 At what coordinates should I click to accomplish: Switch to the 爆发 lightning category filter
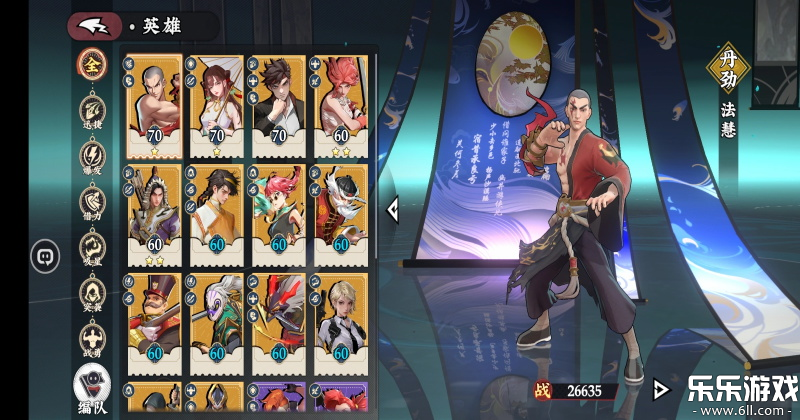tap(92, 157)
